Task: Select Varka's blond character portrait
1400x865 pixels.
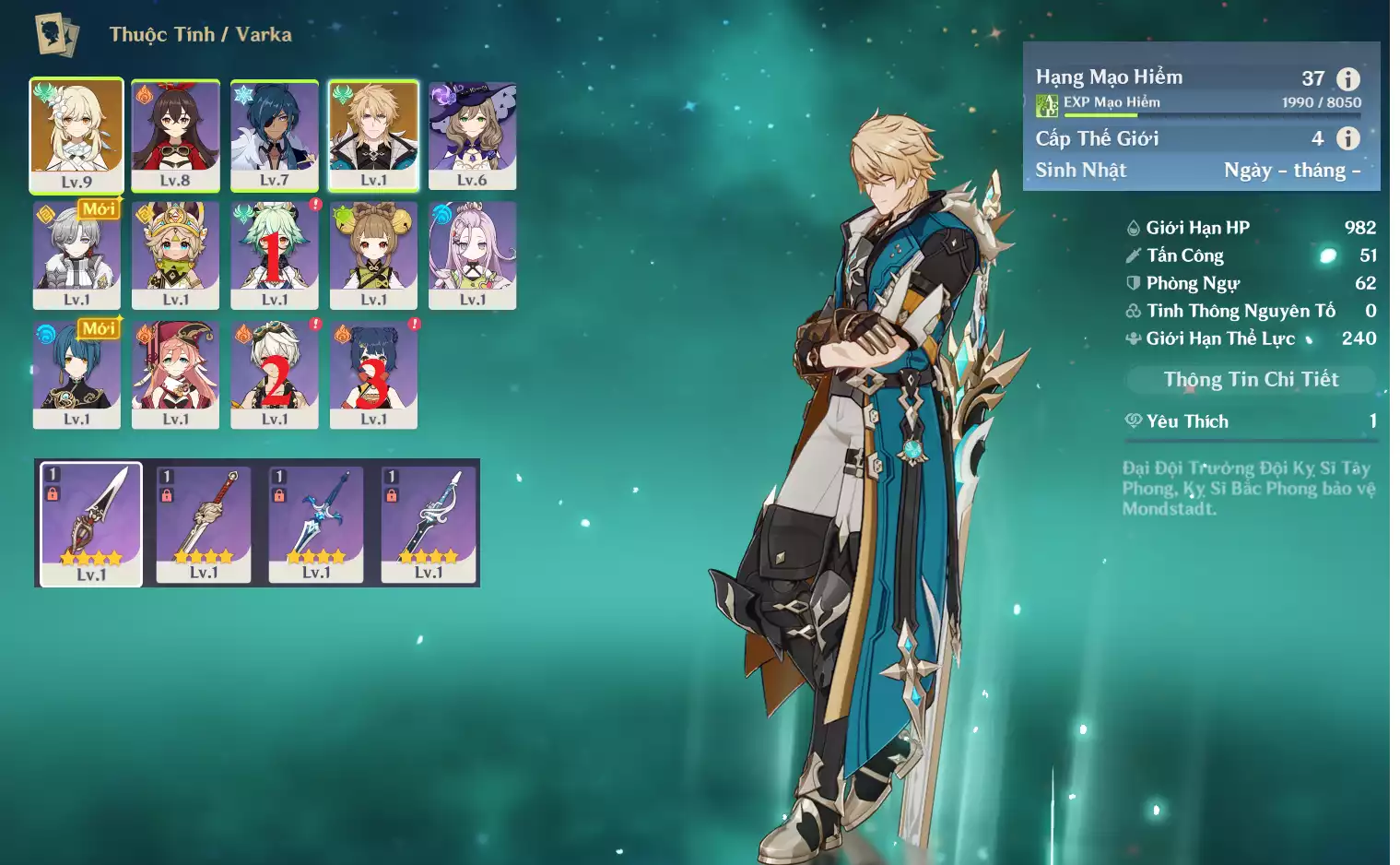Action: pos(373,135)
